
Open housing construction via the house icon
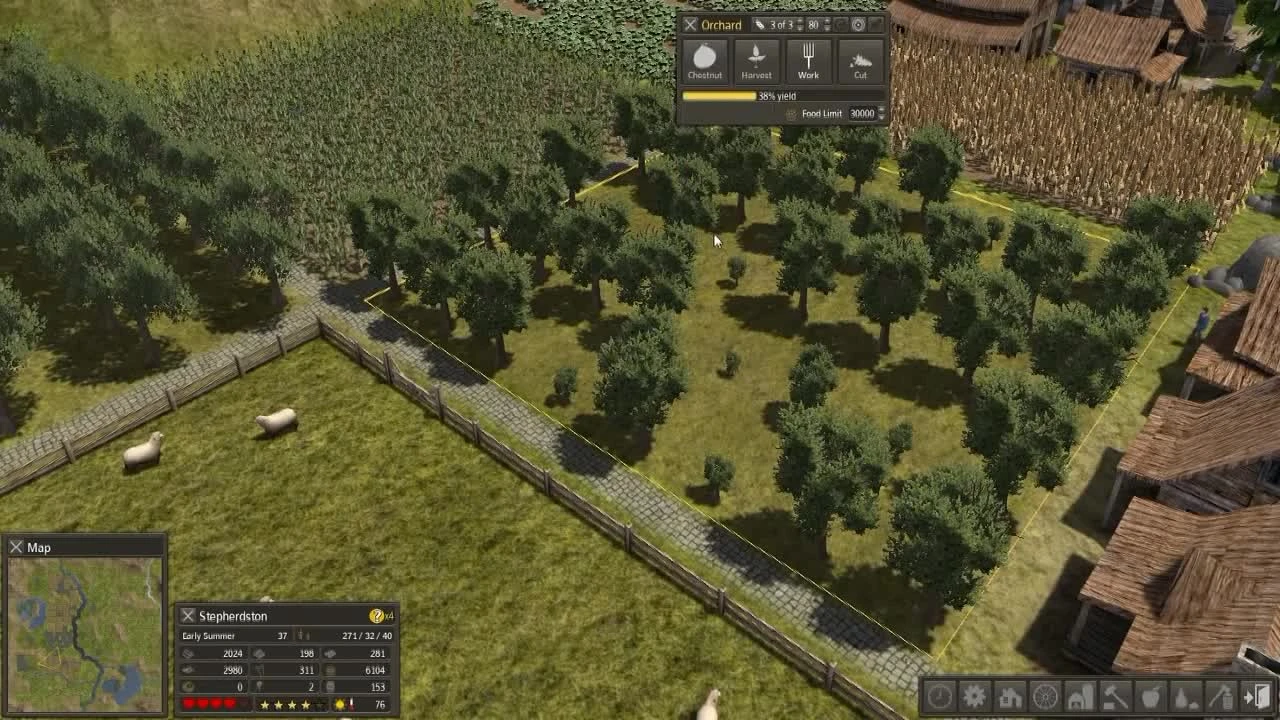[x=1010, y=698]
